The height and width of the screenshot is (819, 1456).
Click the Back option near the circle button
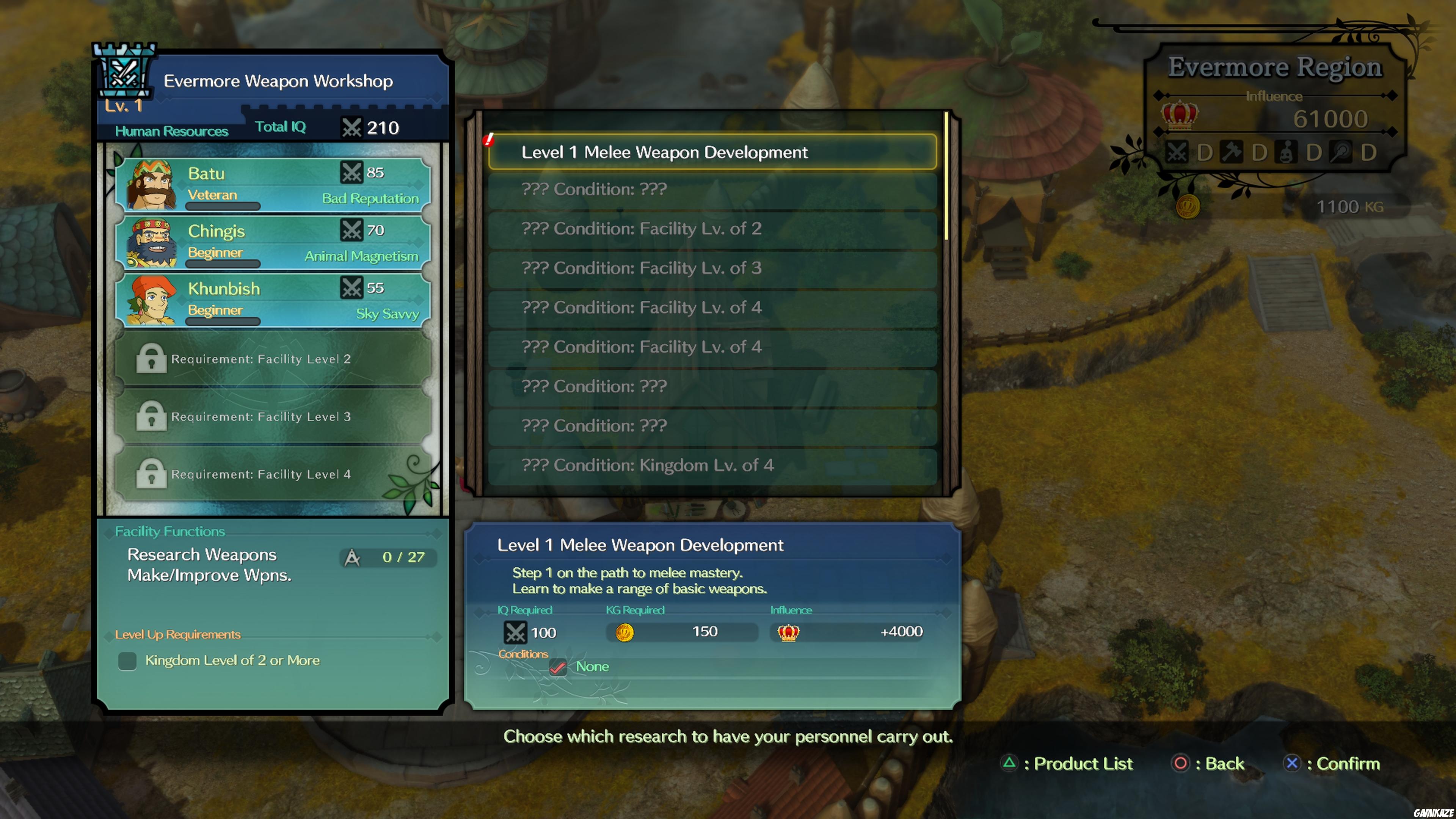coord(1208,764)
